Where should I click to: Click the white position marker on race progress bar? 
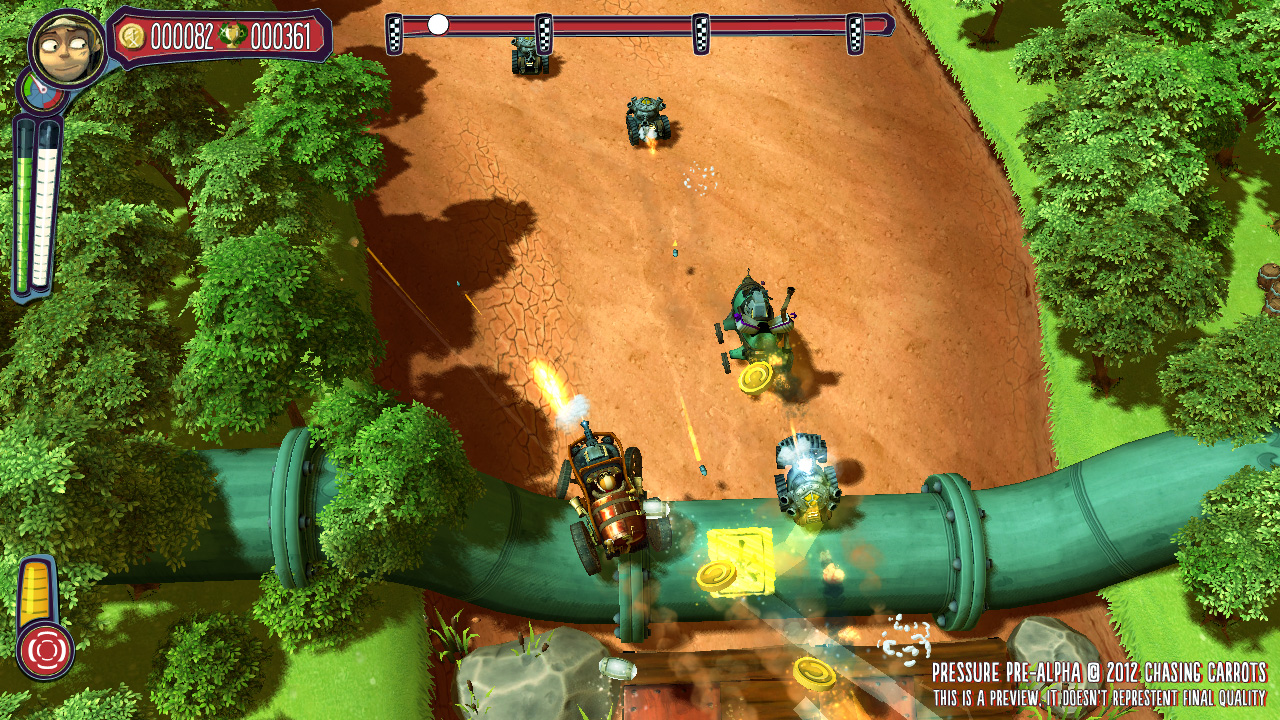(438, 25)
